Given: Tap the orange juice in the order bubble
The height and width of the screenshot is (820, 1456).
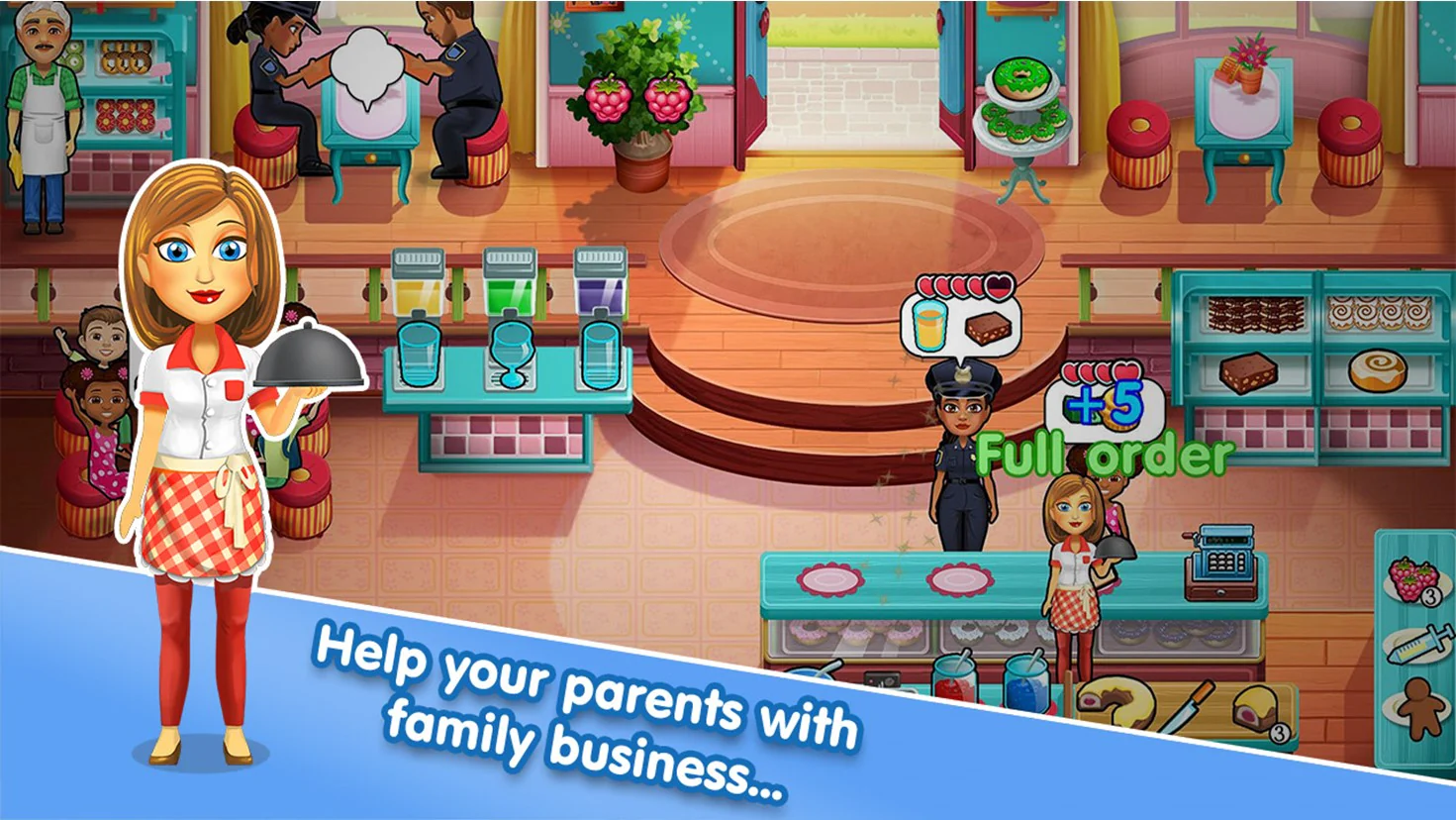Looking at the screenshot, I should click(928, 327).
